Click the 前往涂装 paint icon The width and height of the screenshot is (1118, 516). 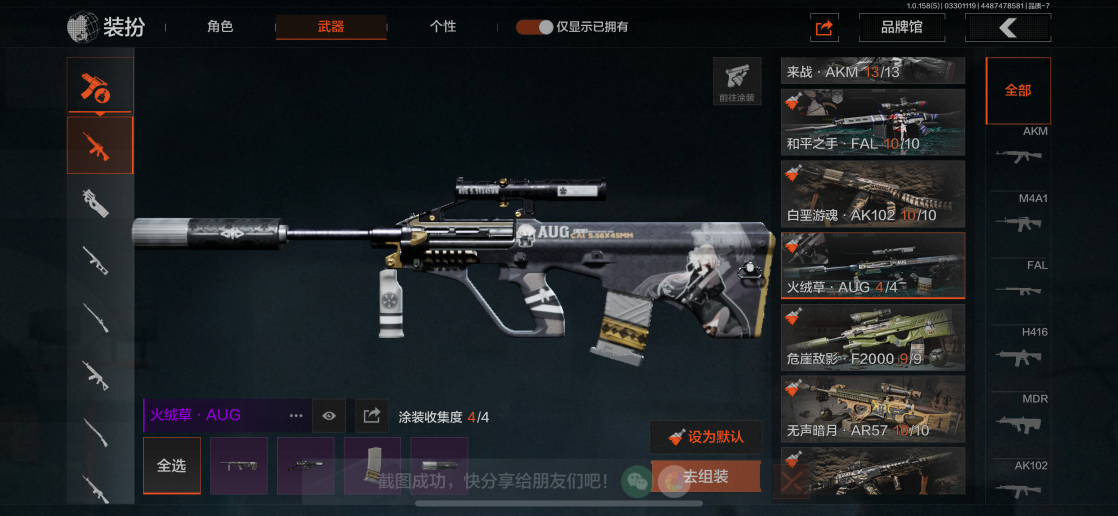click(737, 81)
